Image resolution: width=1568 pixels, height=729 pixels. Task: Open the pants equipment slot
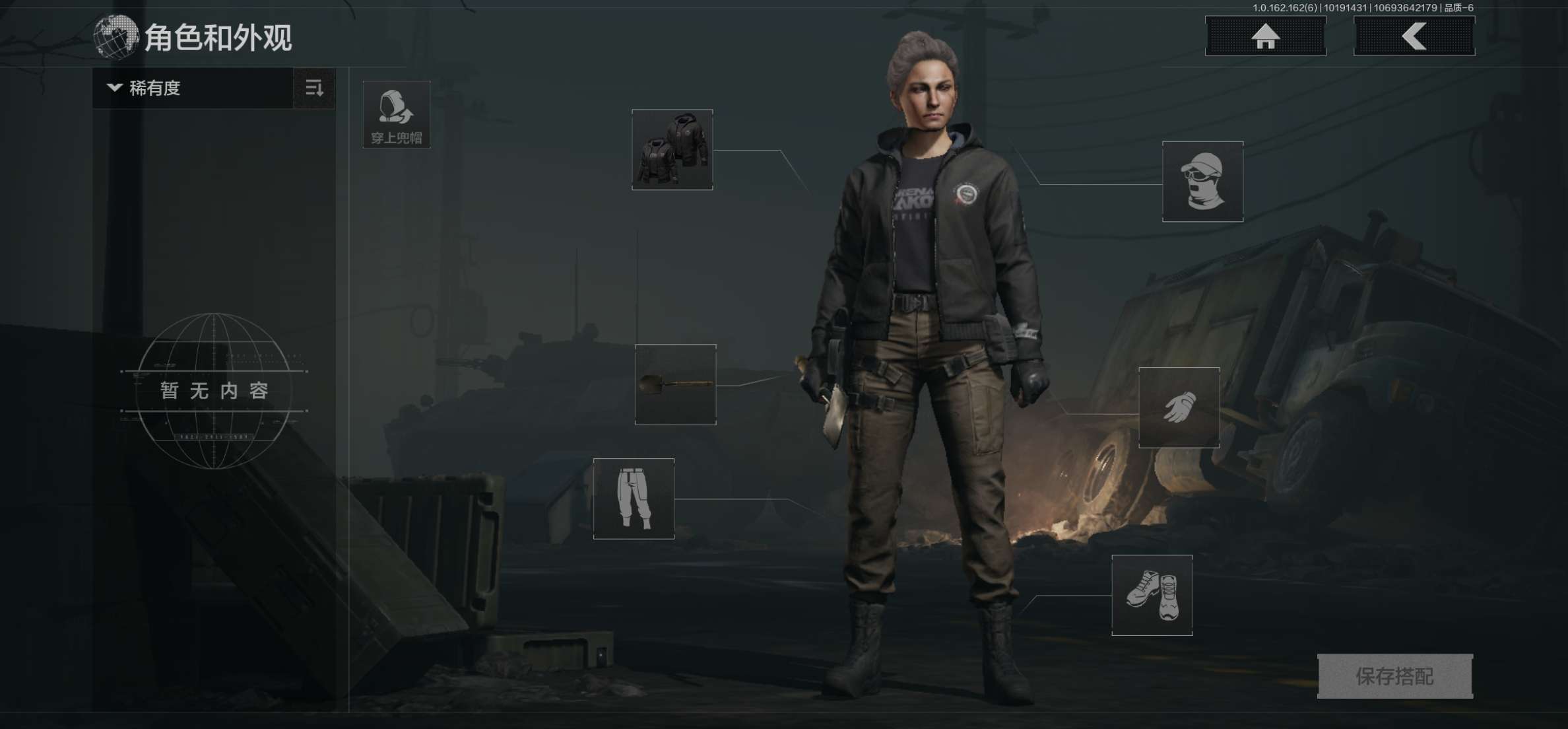click(x=634, y=499)
